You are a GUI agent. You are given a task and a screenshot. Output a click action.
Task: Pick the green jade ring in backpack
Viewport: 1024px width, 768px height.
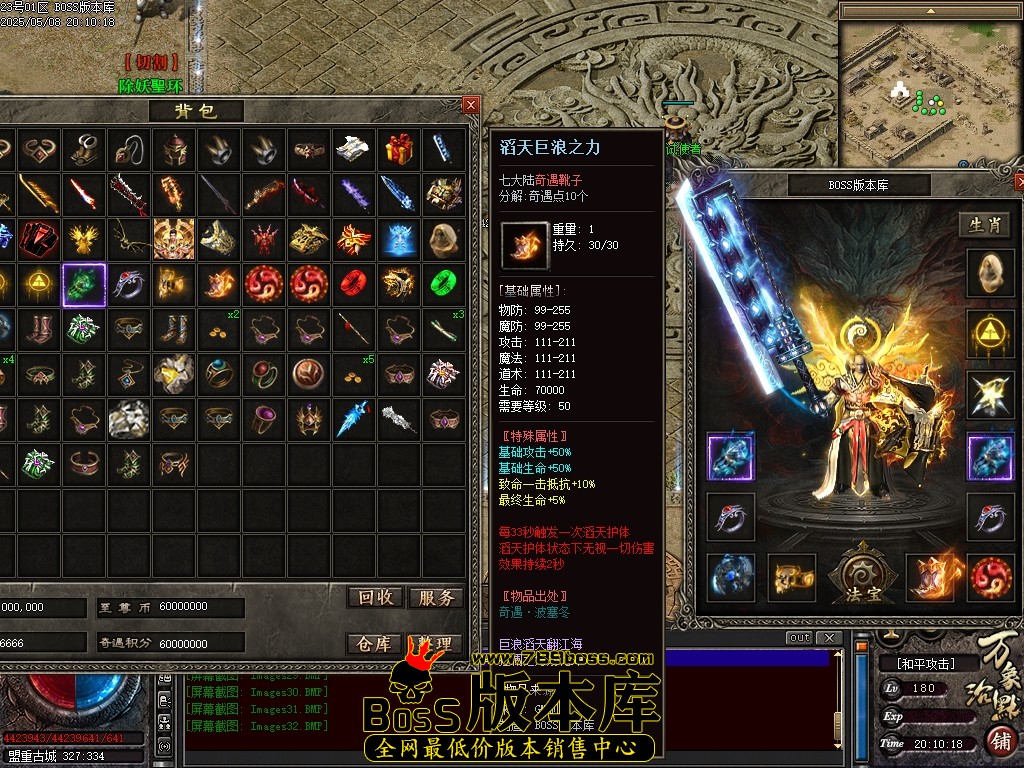(444, 284)
